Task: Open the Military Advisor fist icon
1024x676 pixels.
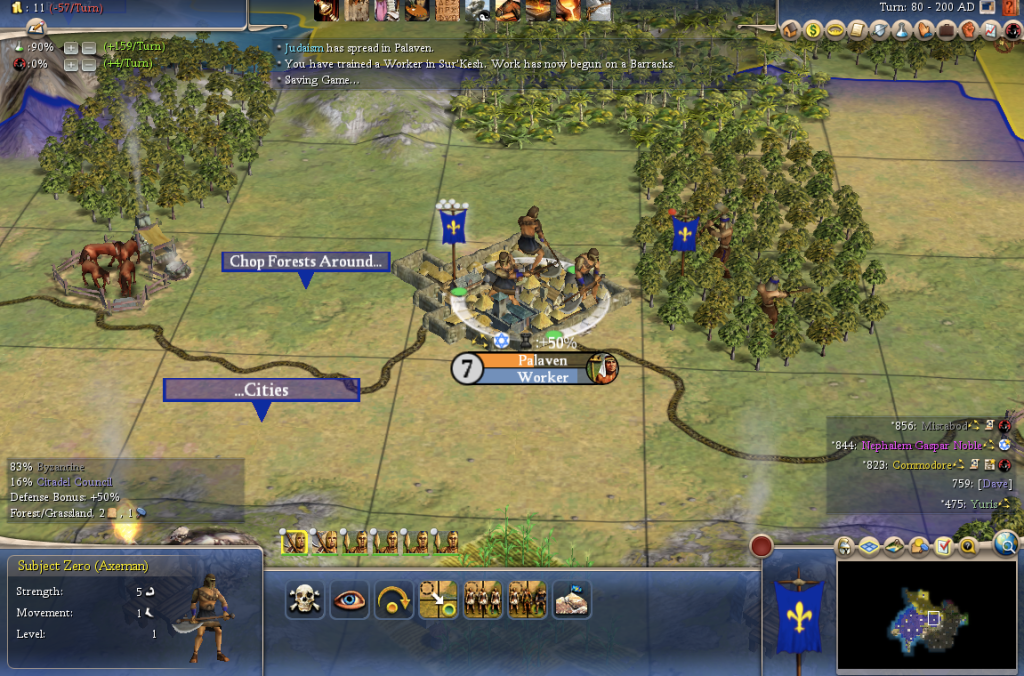Action: (968, 30)
